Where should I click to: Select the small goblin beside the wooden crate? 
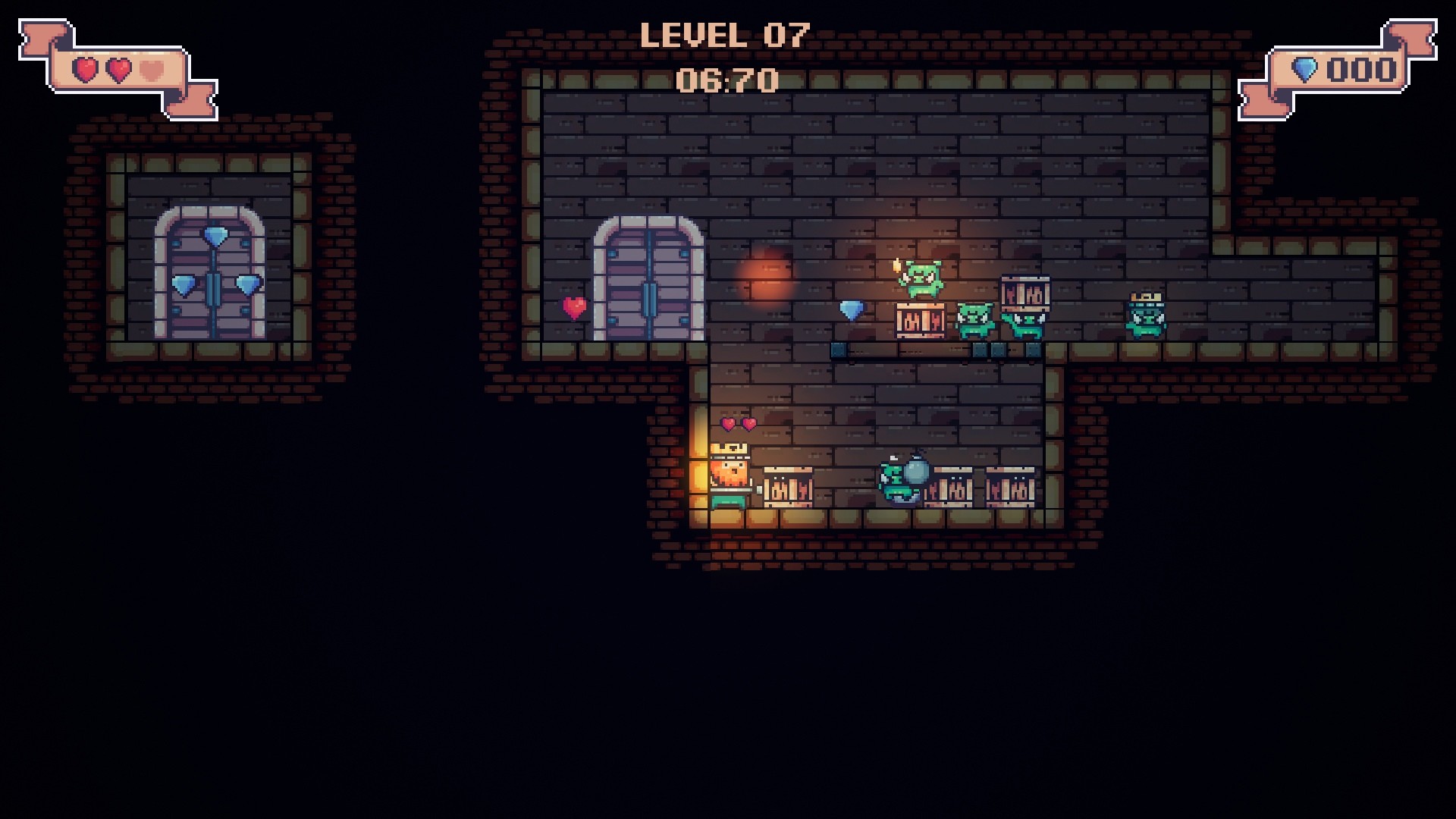(975, 318)
